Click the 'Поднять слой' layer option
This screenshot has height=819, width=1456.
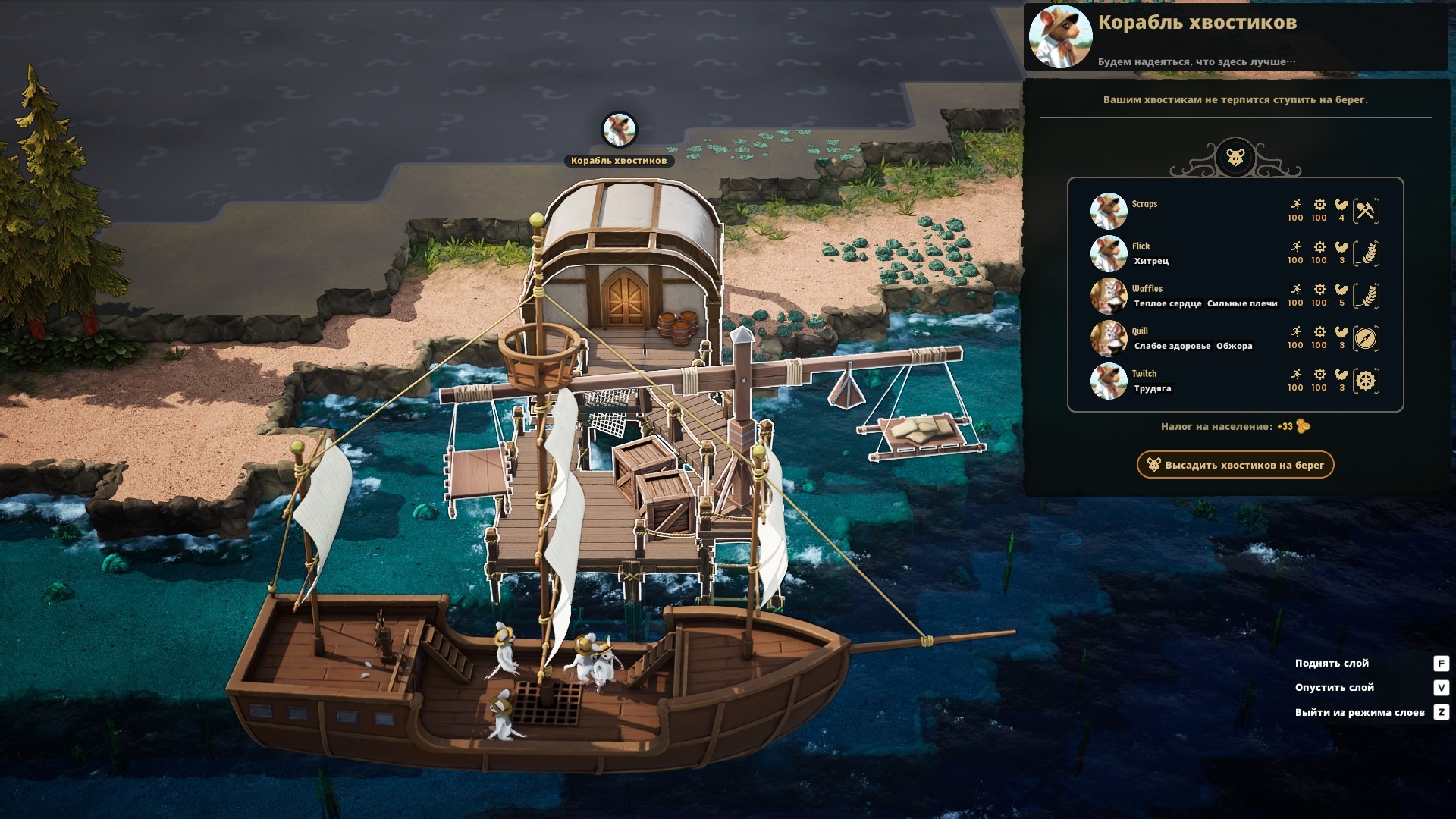click(x=1332, y=664)
